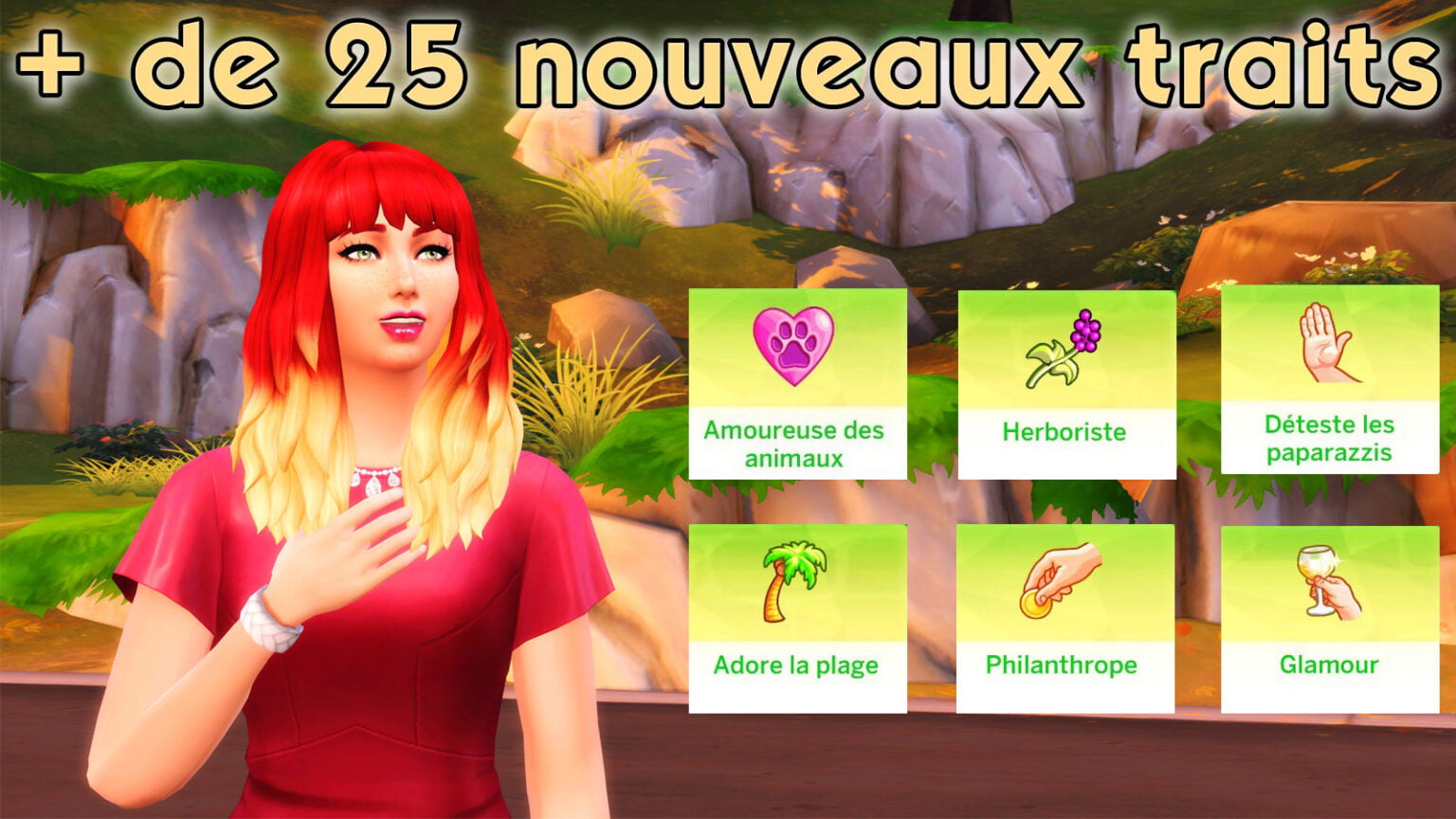Open the Adore la plage trait details
Image resolution: width=1456 pixels, height=819 pixels.
798,616
